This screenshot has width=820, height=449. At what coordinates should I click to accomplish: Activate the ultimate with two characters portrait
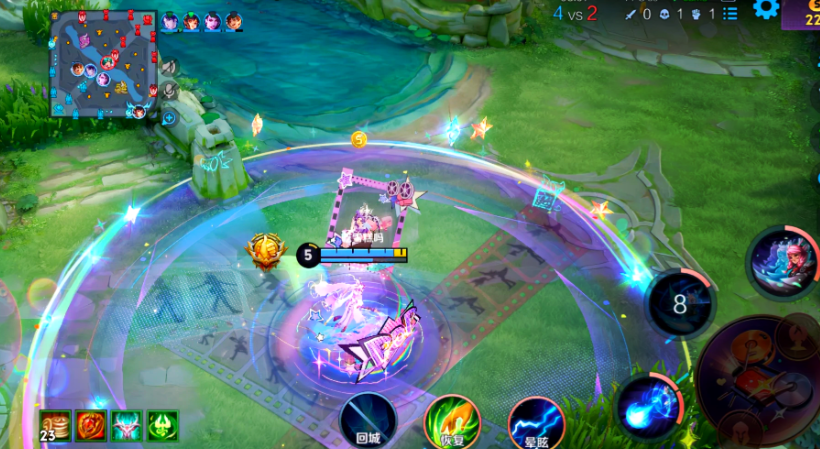point(781,263)
